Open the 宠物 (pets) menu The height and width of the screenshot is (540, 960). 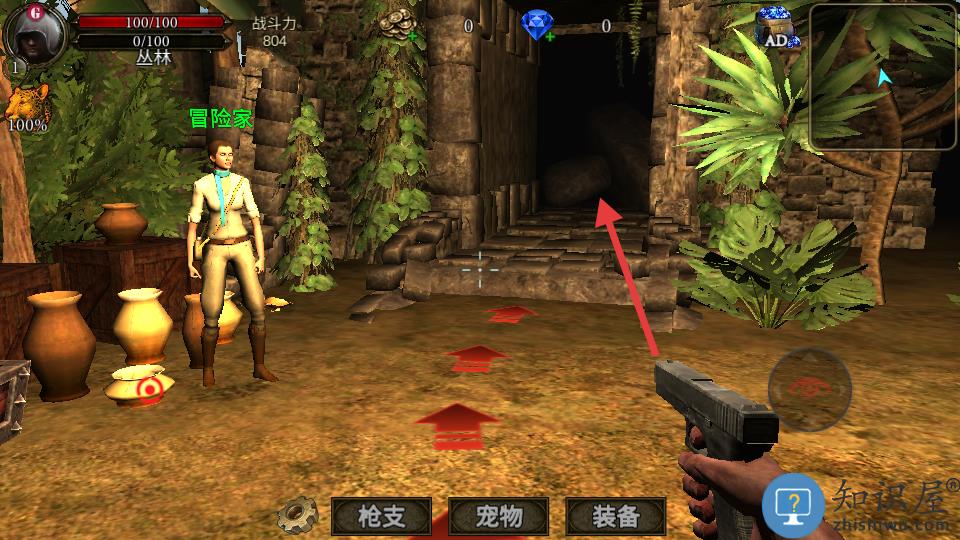click(498, 516)
